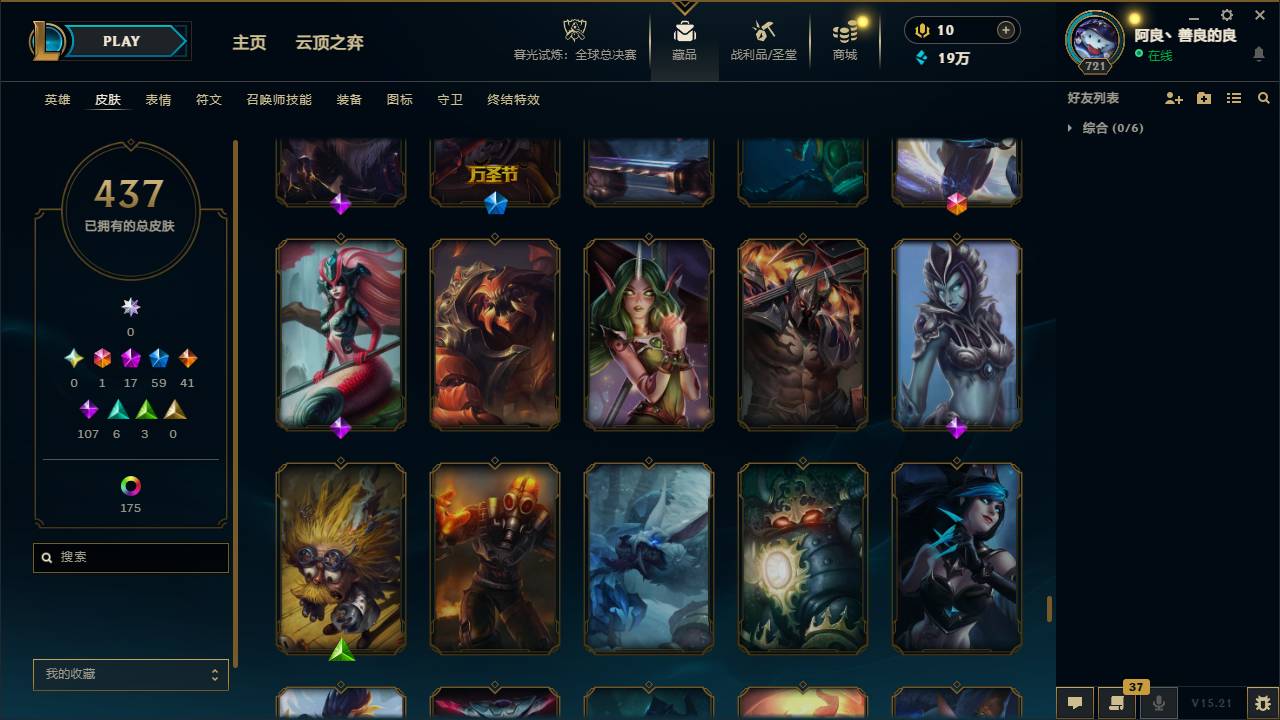Image resolution: width=1280 pixels, height=720 pixels.
Task: Click the add friend icon
Action: 1174,97
